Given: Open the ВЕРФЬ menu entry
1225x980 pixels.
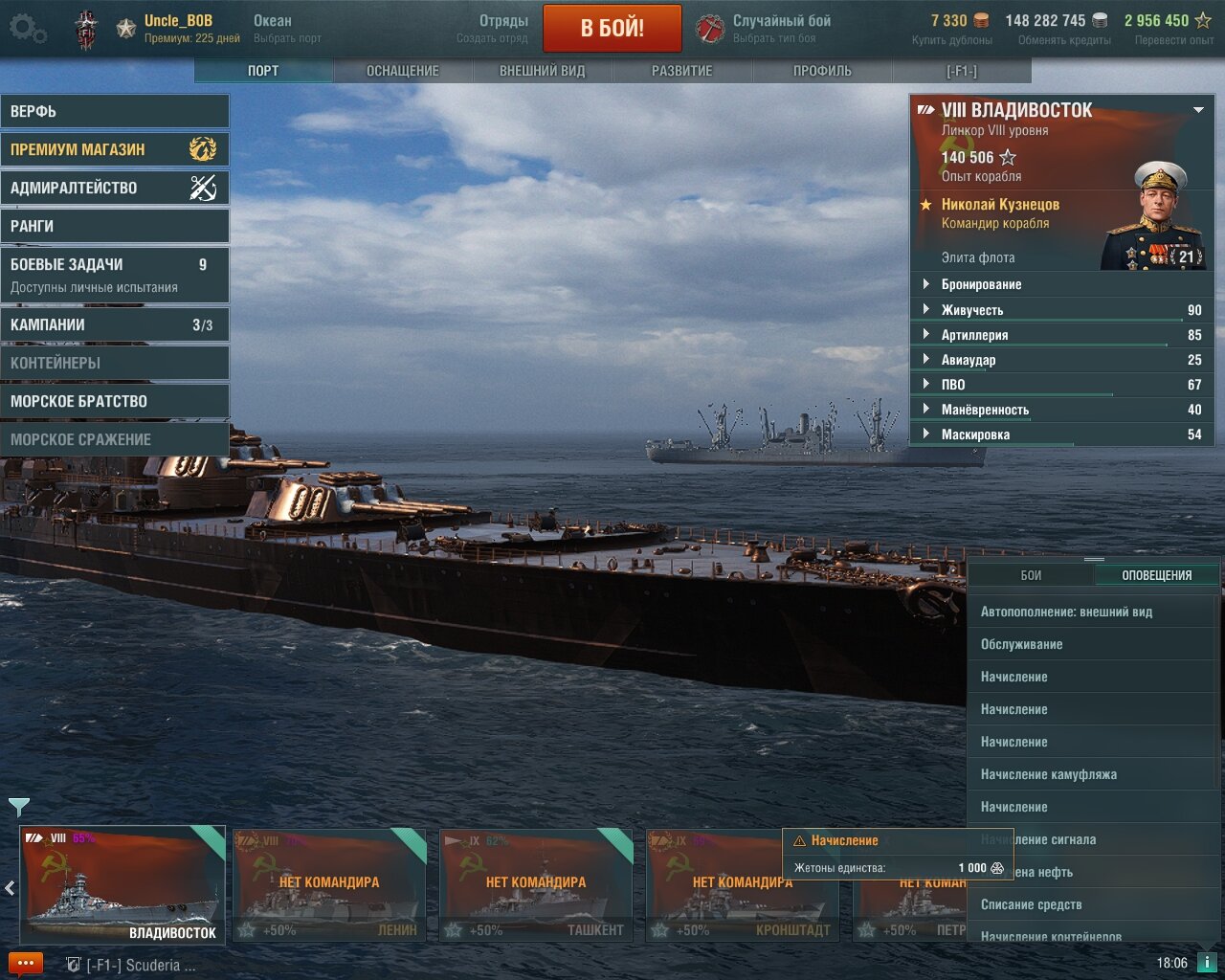Looking at the screenshot, I should 114,111.
